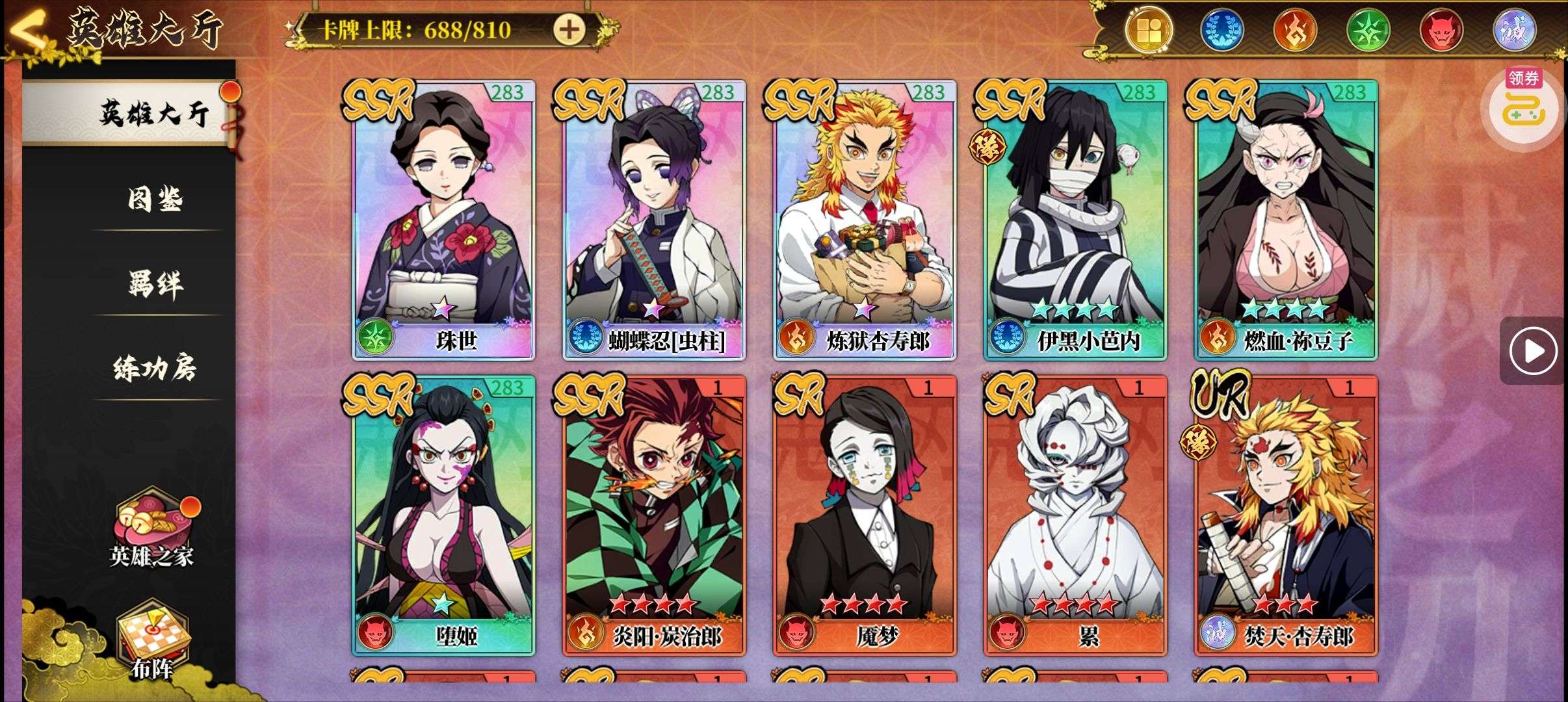Increase card limit with the plus button
This screenshot has width=1568, height=702.
[x=569, y=29]
